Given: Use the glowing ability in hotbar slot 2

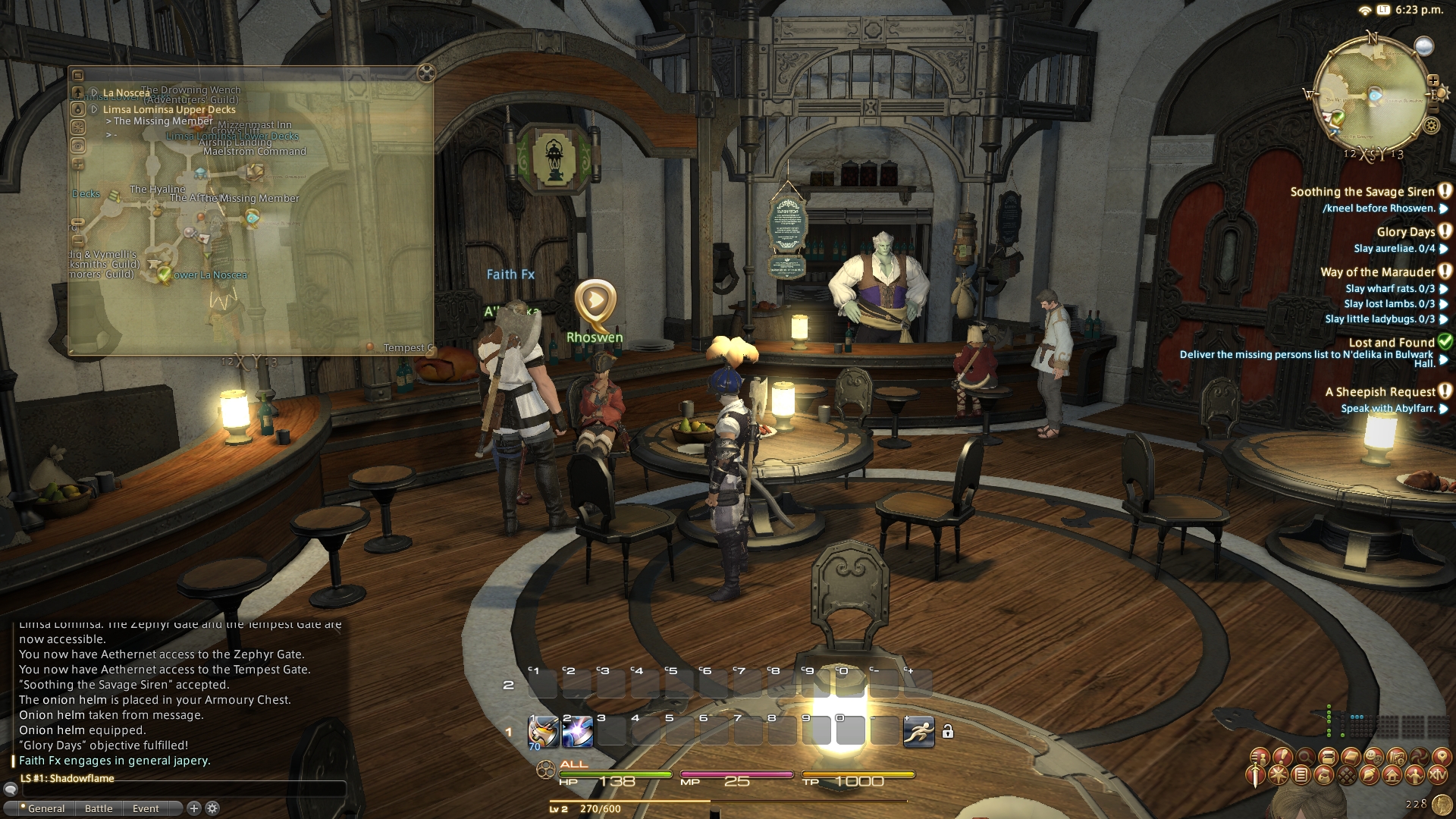Looking at the screenshot, I should click(x=577, y=732).
